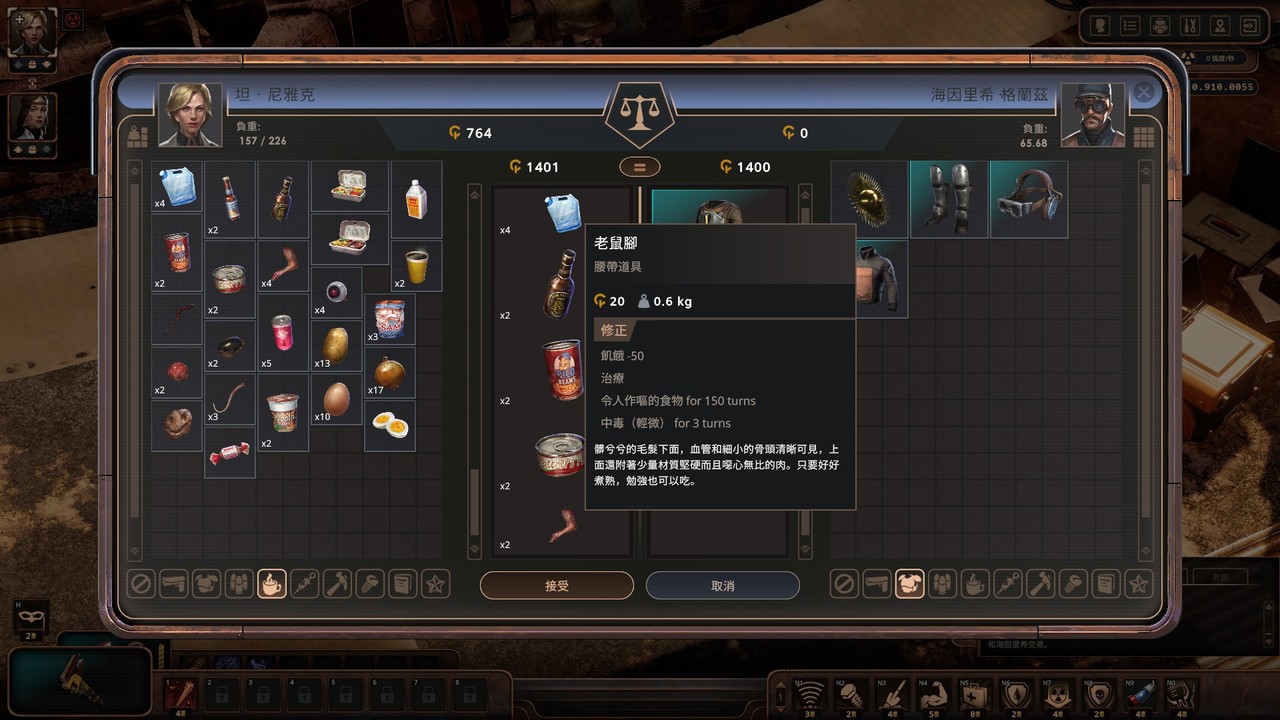Accept the trade with 接受 button

pyautogui.click(x=556, y=586)
